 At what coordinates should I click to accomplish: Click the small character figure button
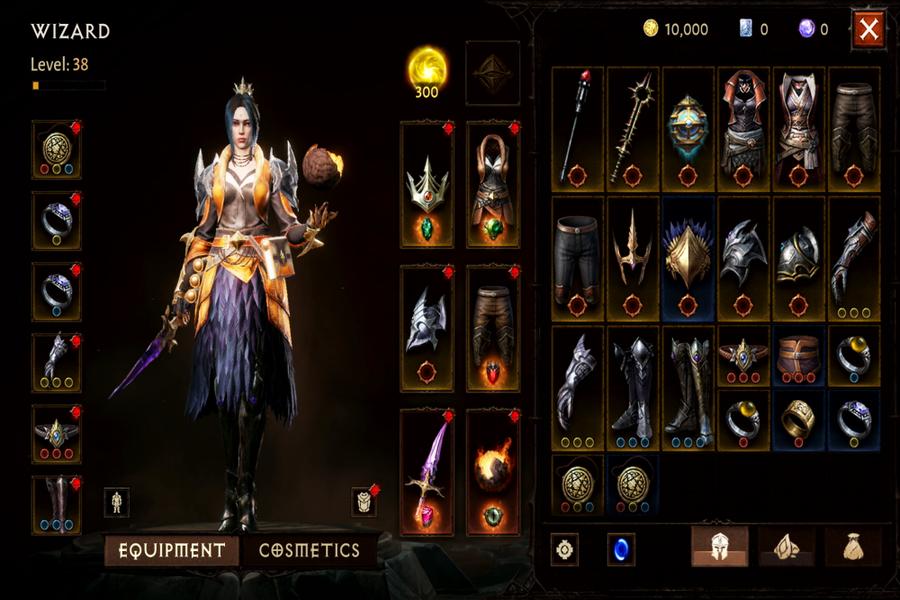coord(116,502)
